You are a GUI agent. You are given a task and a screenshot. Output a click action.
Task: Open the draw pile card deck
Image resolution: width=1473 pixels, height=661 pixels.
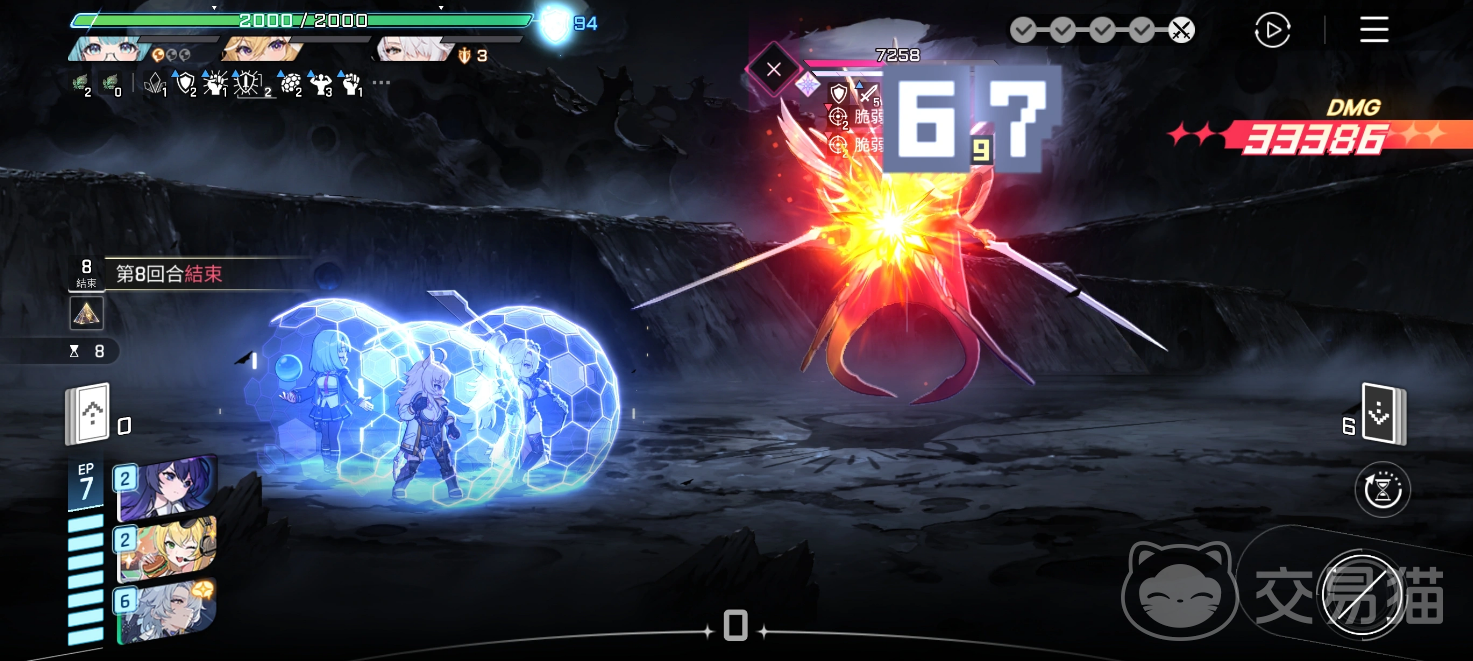(88, 413)
